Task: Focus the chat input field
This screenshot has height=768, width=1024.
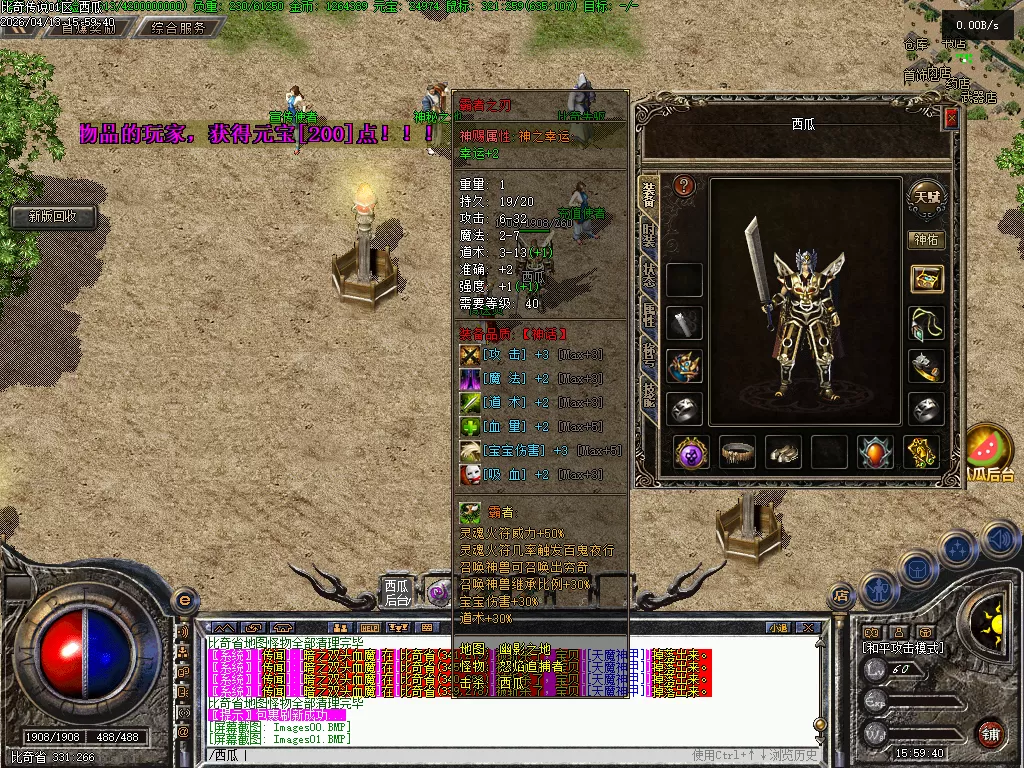Action: point(450,755)
